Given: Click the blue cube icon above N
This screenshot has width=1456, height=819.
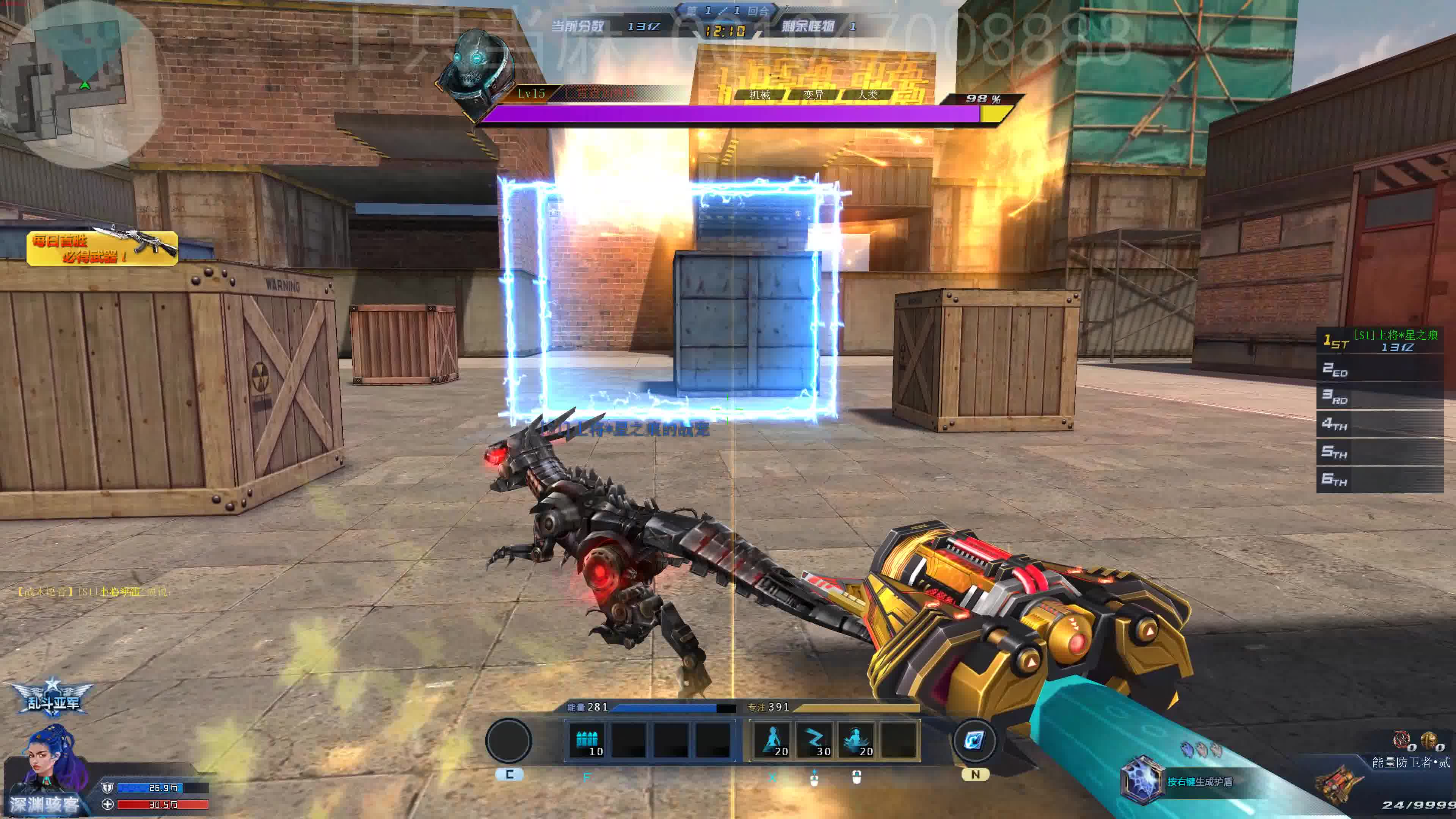Looking at the screenshot, I should click(974, 741).
